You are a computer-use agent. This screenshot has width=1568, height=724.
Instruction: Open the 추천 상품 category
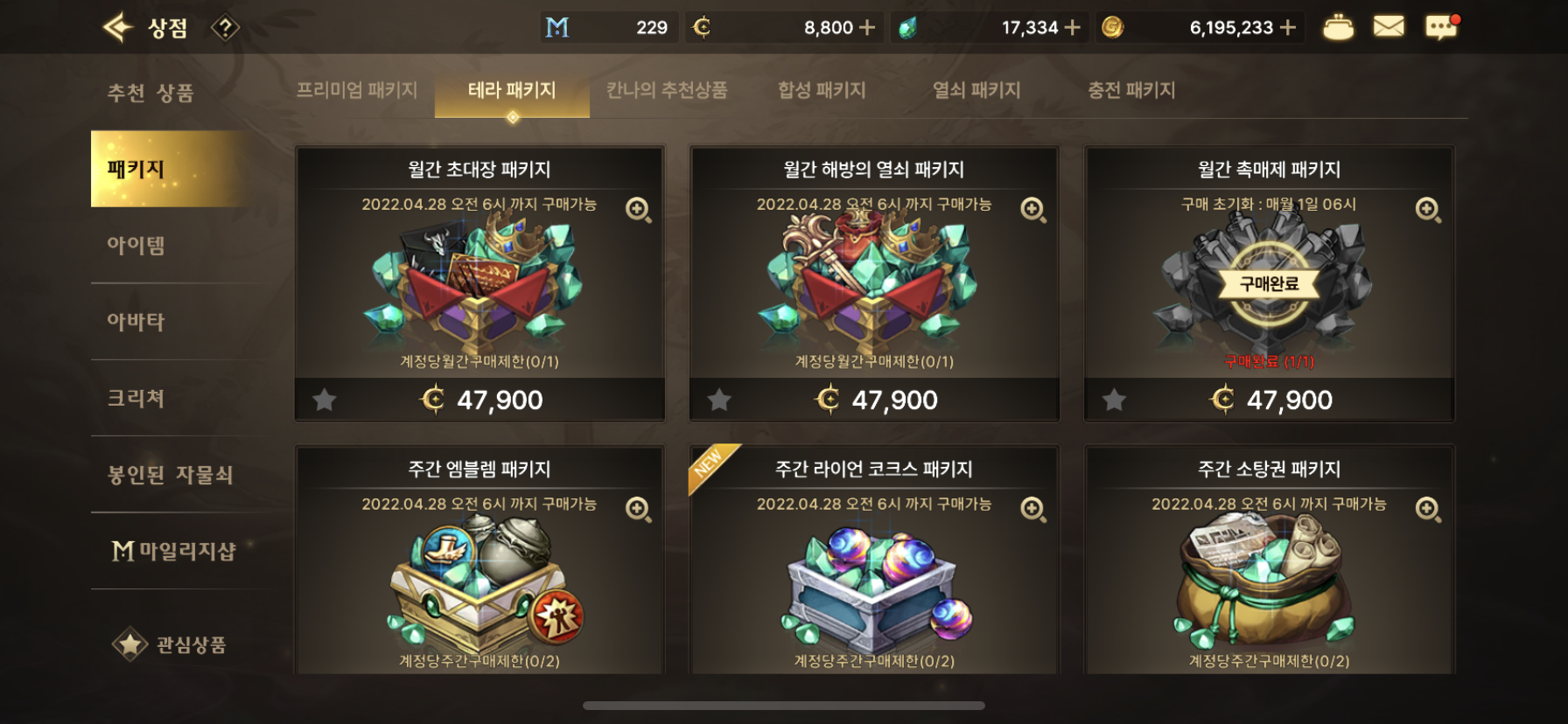click(x=150, y=93)
